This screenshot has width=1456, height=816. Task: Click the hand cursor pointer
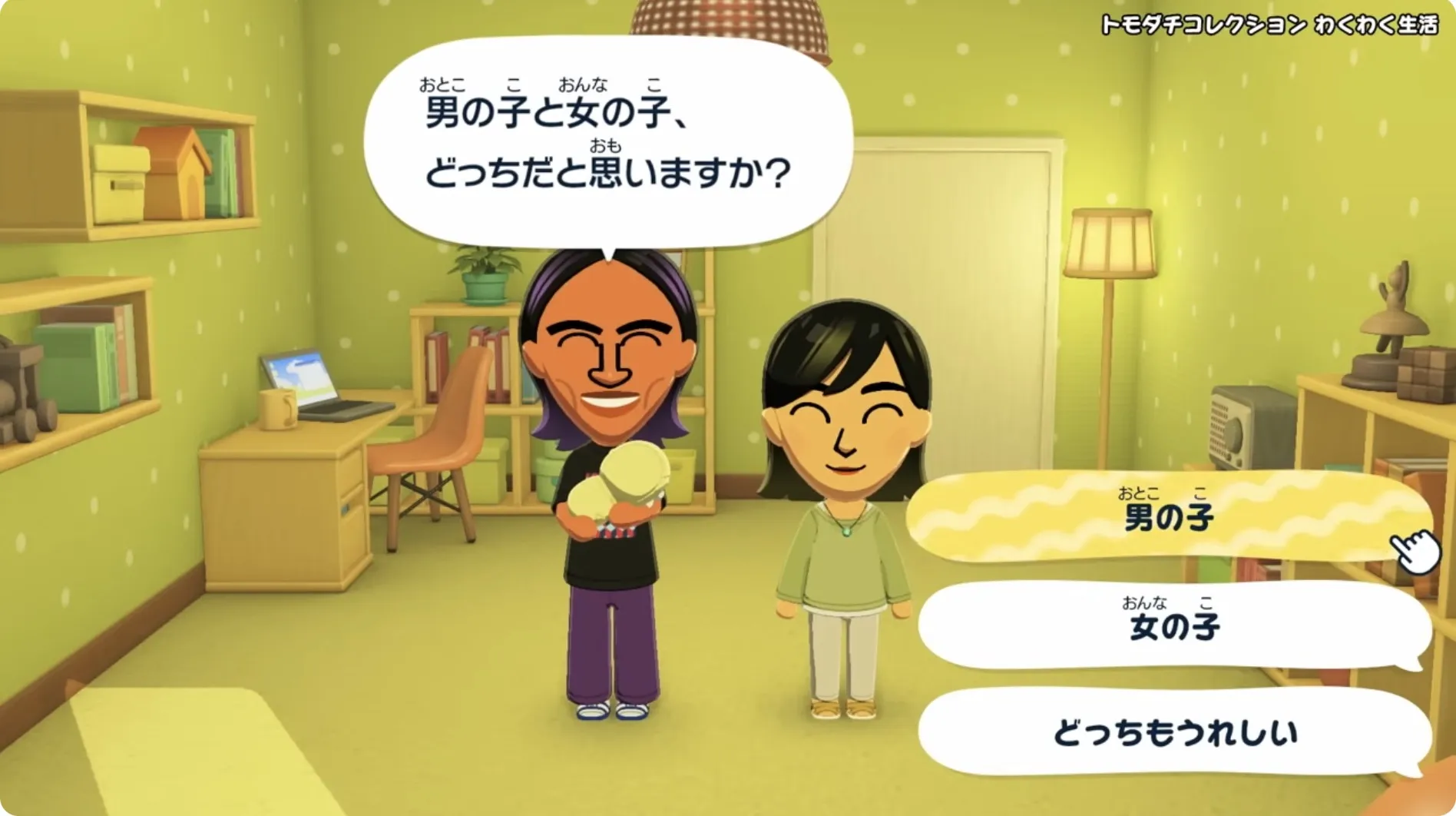pyautogui.click(x=1413, y=547)
